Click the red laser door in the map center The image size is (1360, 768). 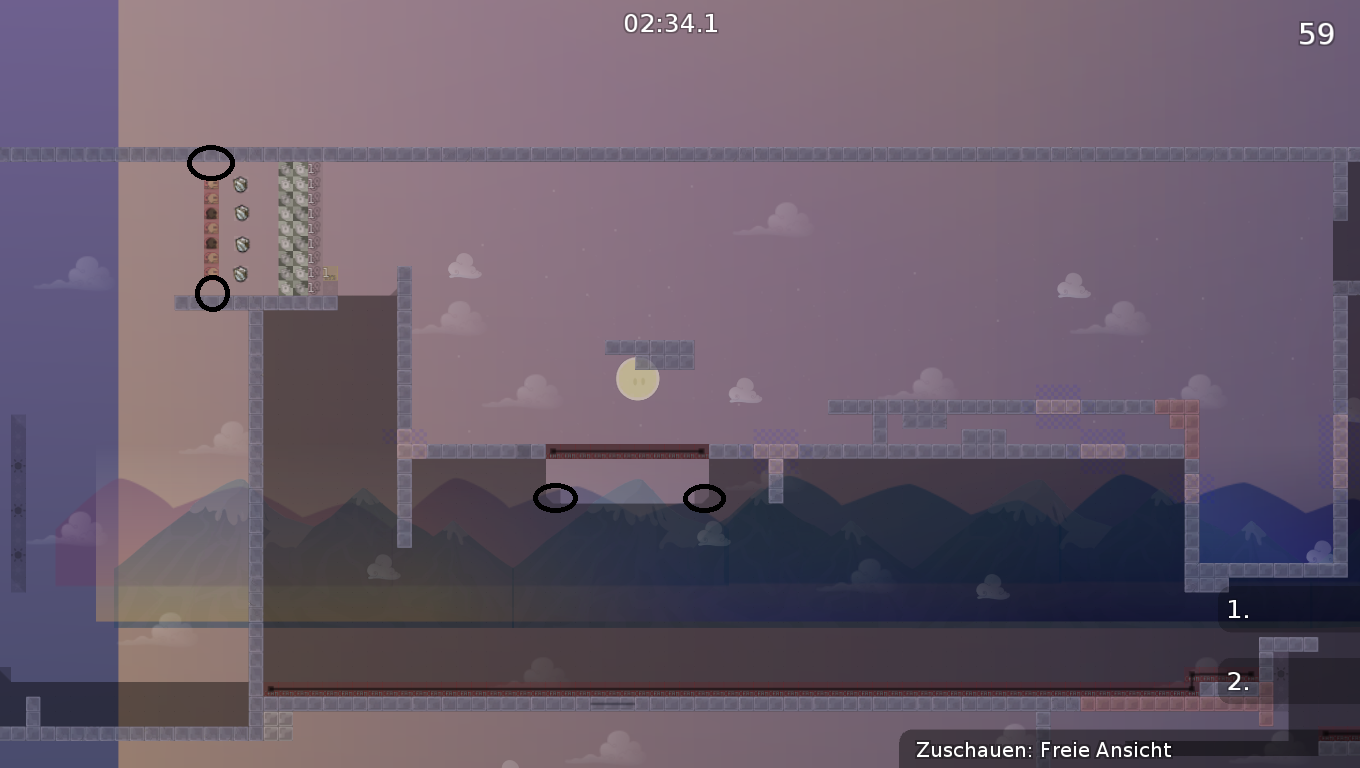pos(625,449)
